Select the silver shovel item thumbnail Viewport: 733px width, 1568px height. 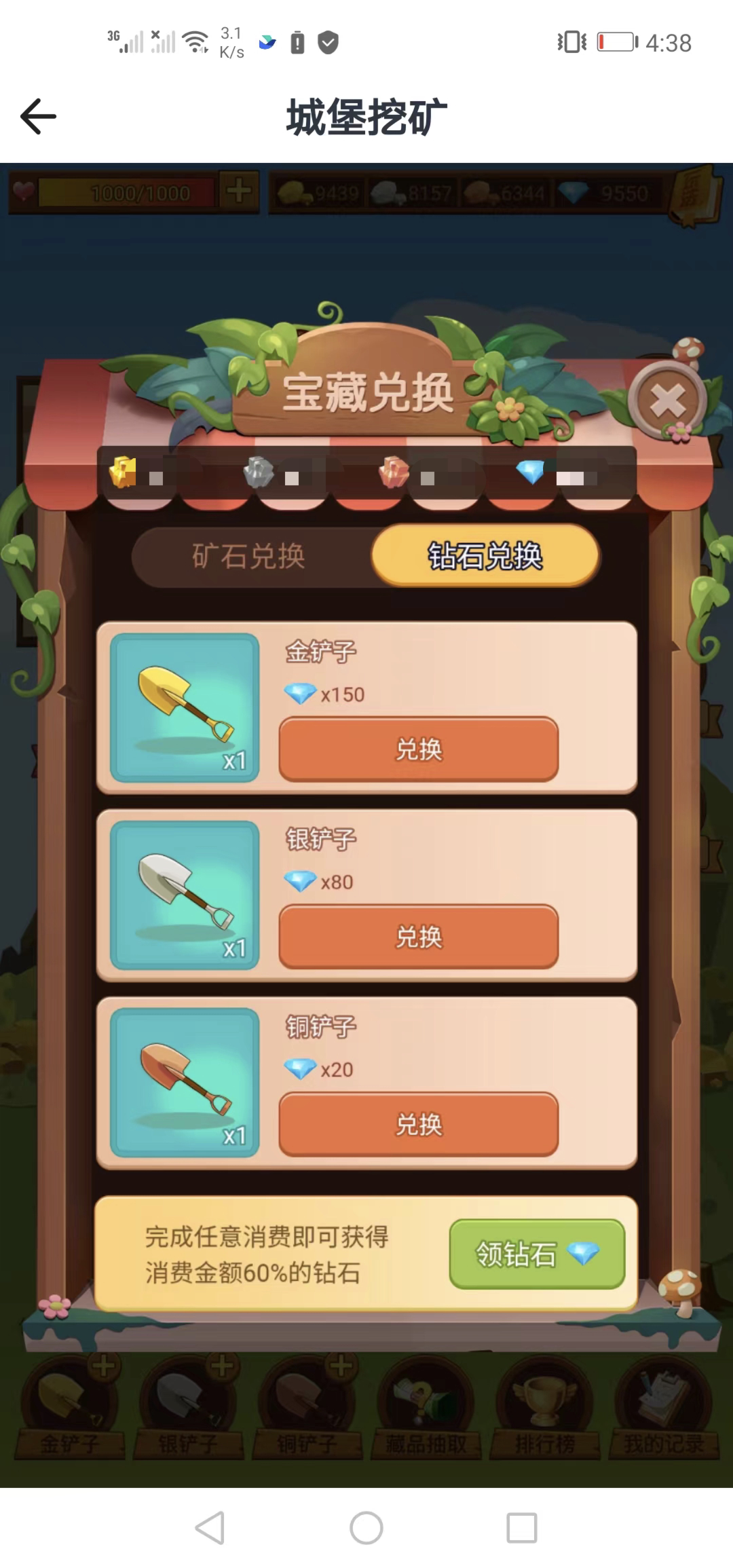pyautogui.click(x=185, y=895)
